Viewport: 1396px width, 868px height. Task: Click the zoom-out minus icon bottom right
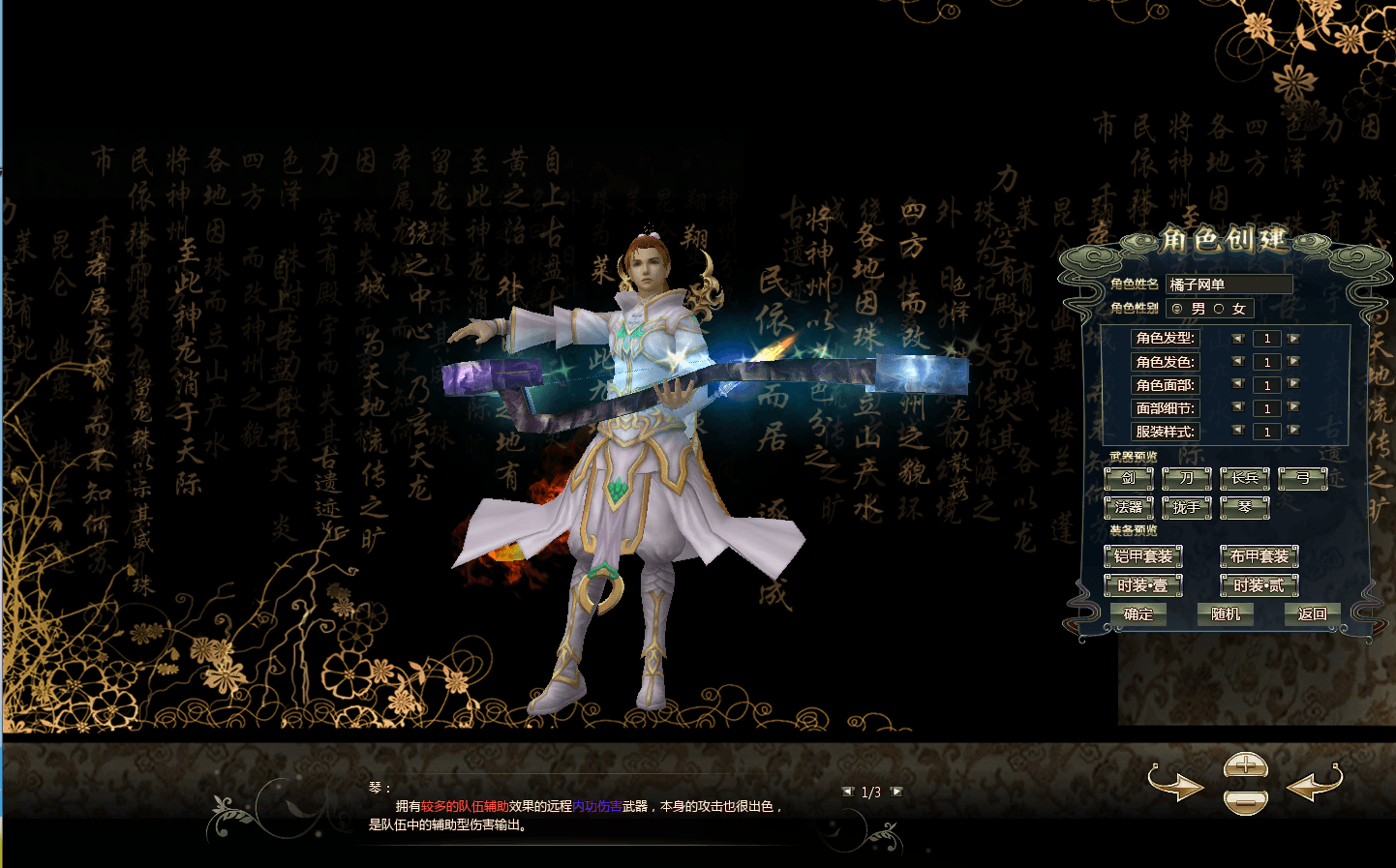tap(1245, 803)
